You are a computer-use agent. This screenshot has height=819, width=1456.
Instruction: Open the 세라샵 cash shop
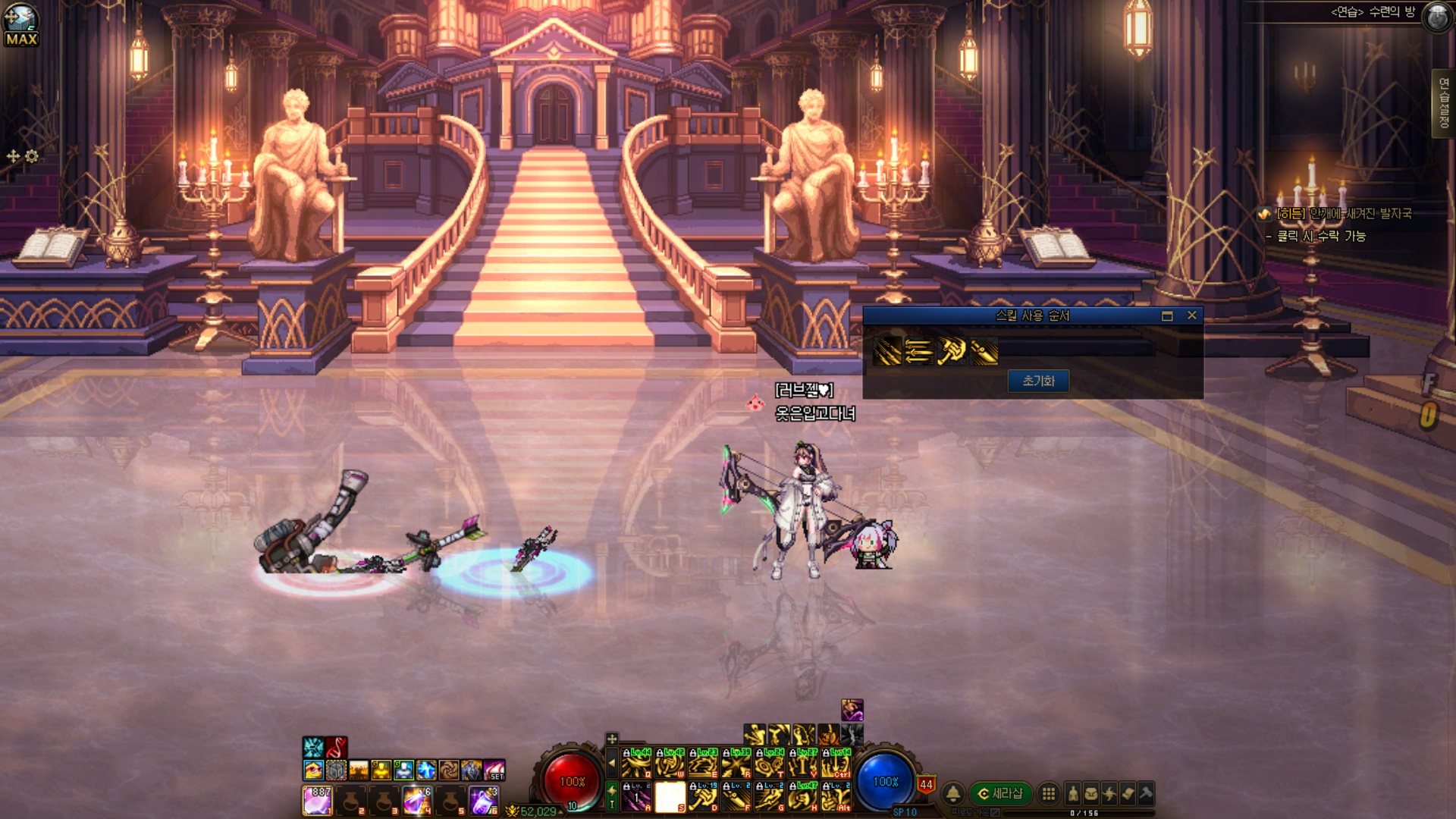pyautogui.click(x=1001, y=793)
